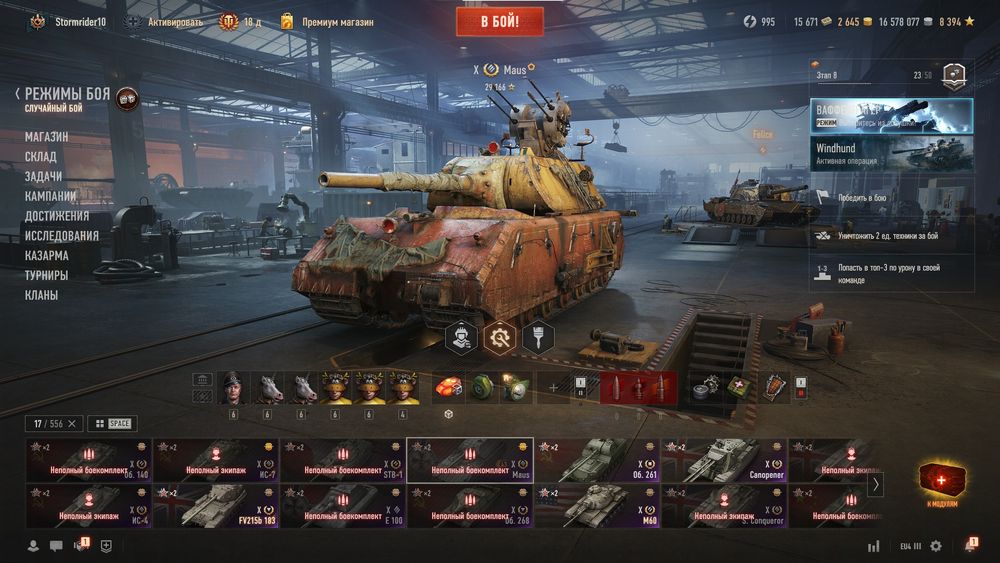Image resolution: width=1000 pixels, height=563 pixels.
Task: Start battle with the В БОЙ! button
Action: coord(499,21)
